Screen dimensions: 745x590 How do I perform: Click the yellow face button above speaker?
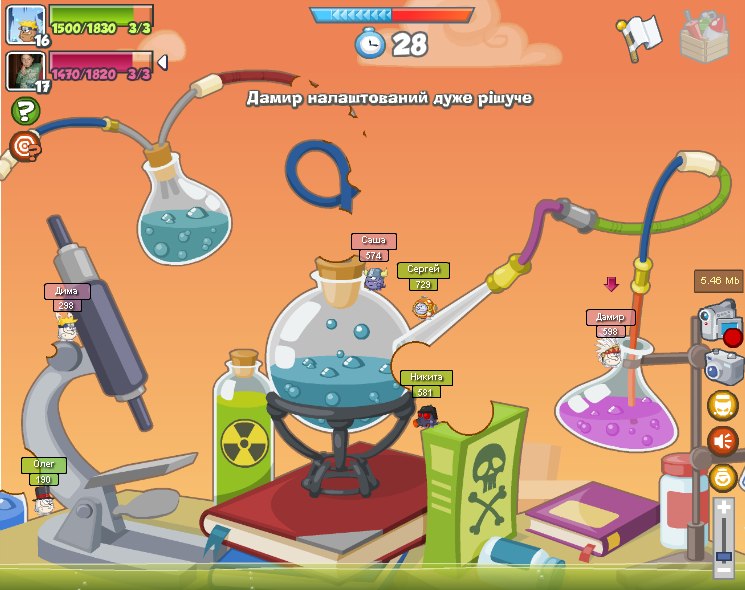(x=722, y=405)
